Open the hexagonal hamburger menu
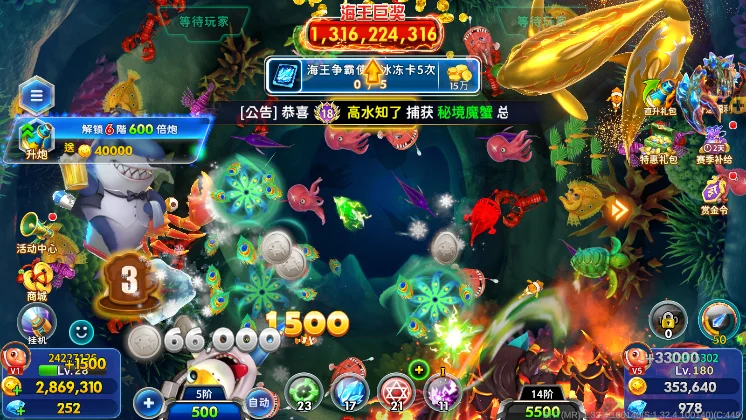 pyautogui.click(x=36, y=96)
